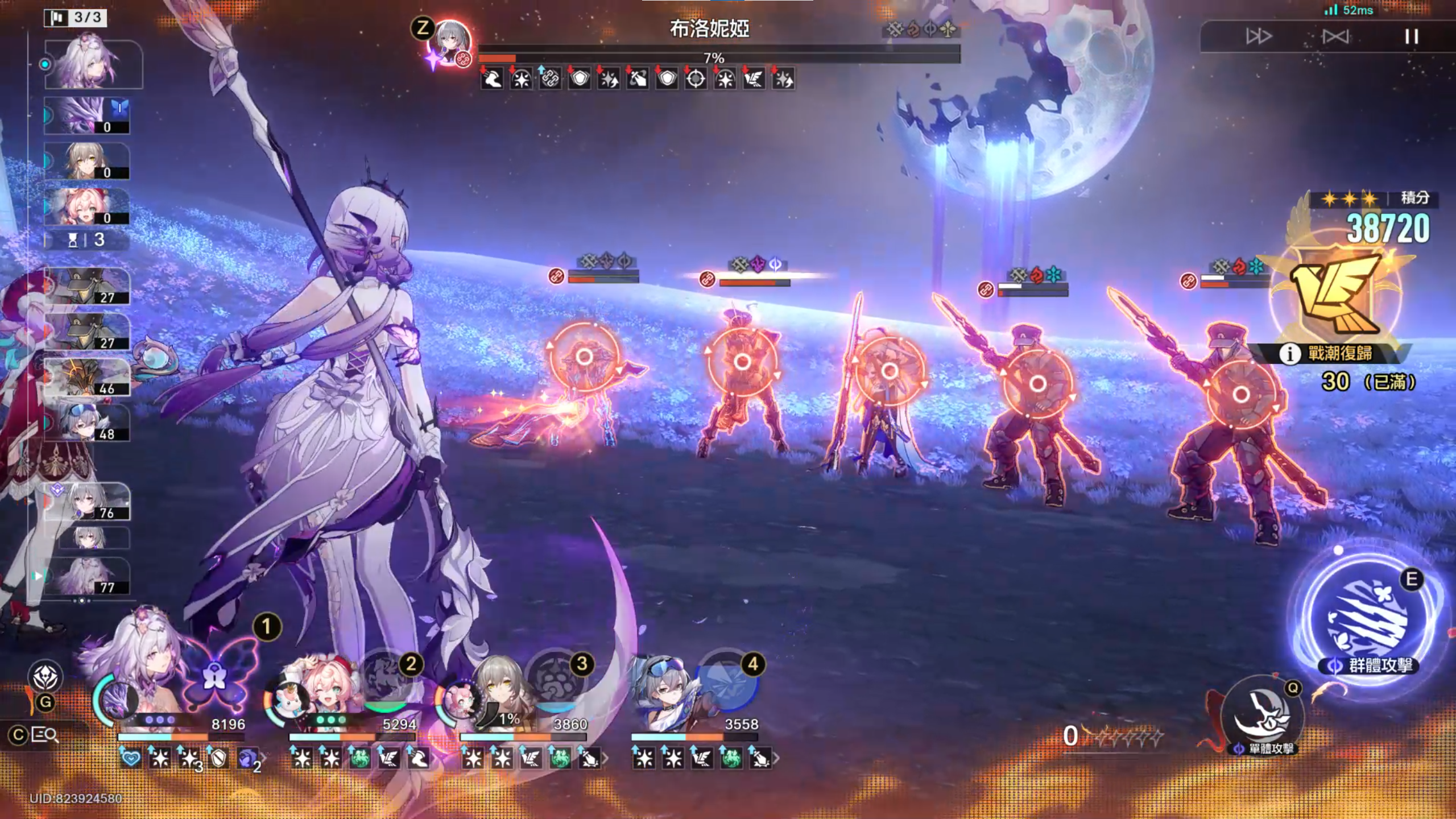This screenshot has width=1456, height=819.
Task: Select the turn-order portrait with 48
Action: click(x=86, y=423)
